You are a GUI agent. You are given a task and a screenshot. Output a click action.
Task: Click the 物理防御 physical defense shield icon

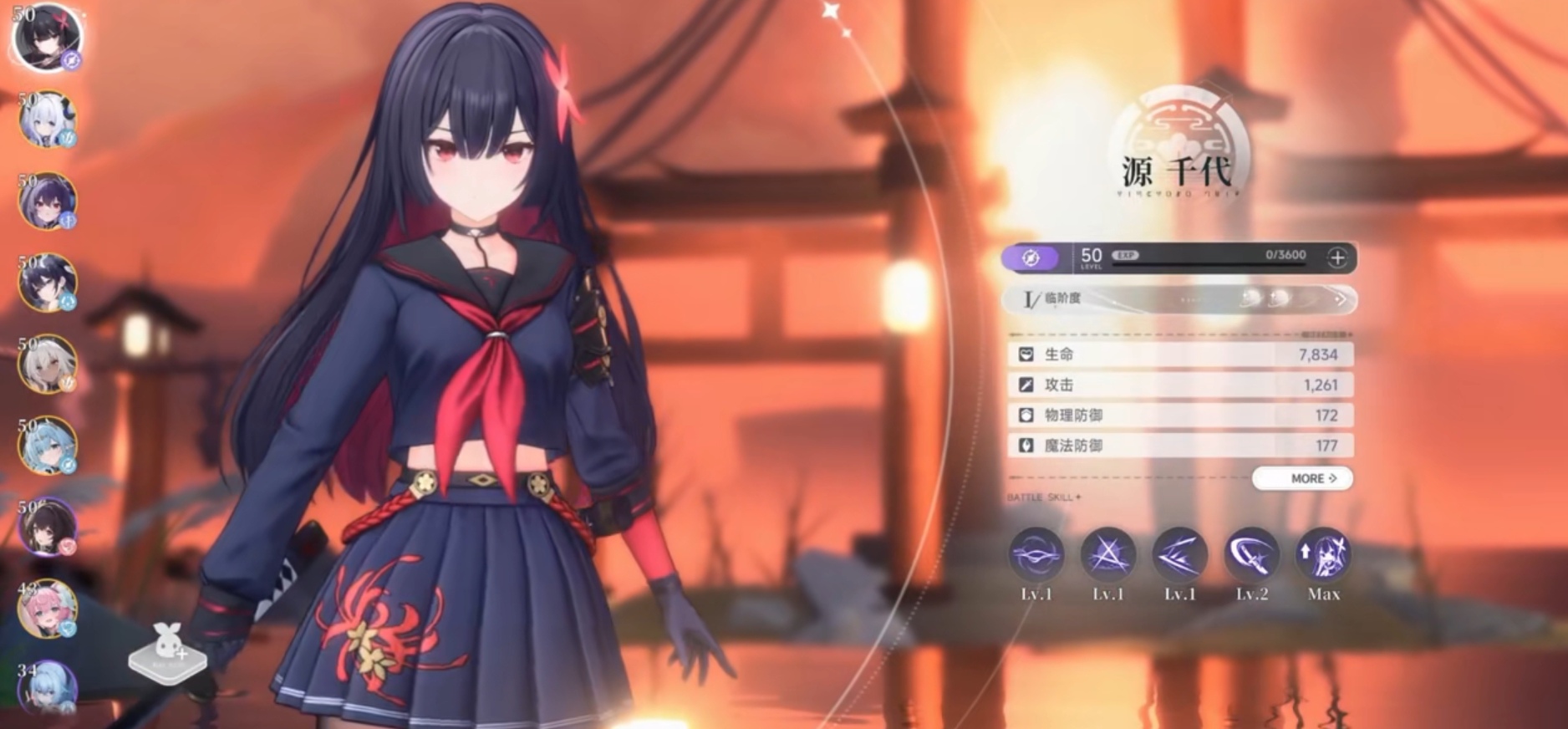(1024, 415)
